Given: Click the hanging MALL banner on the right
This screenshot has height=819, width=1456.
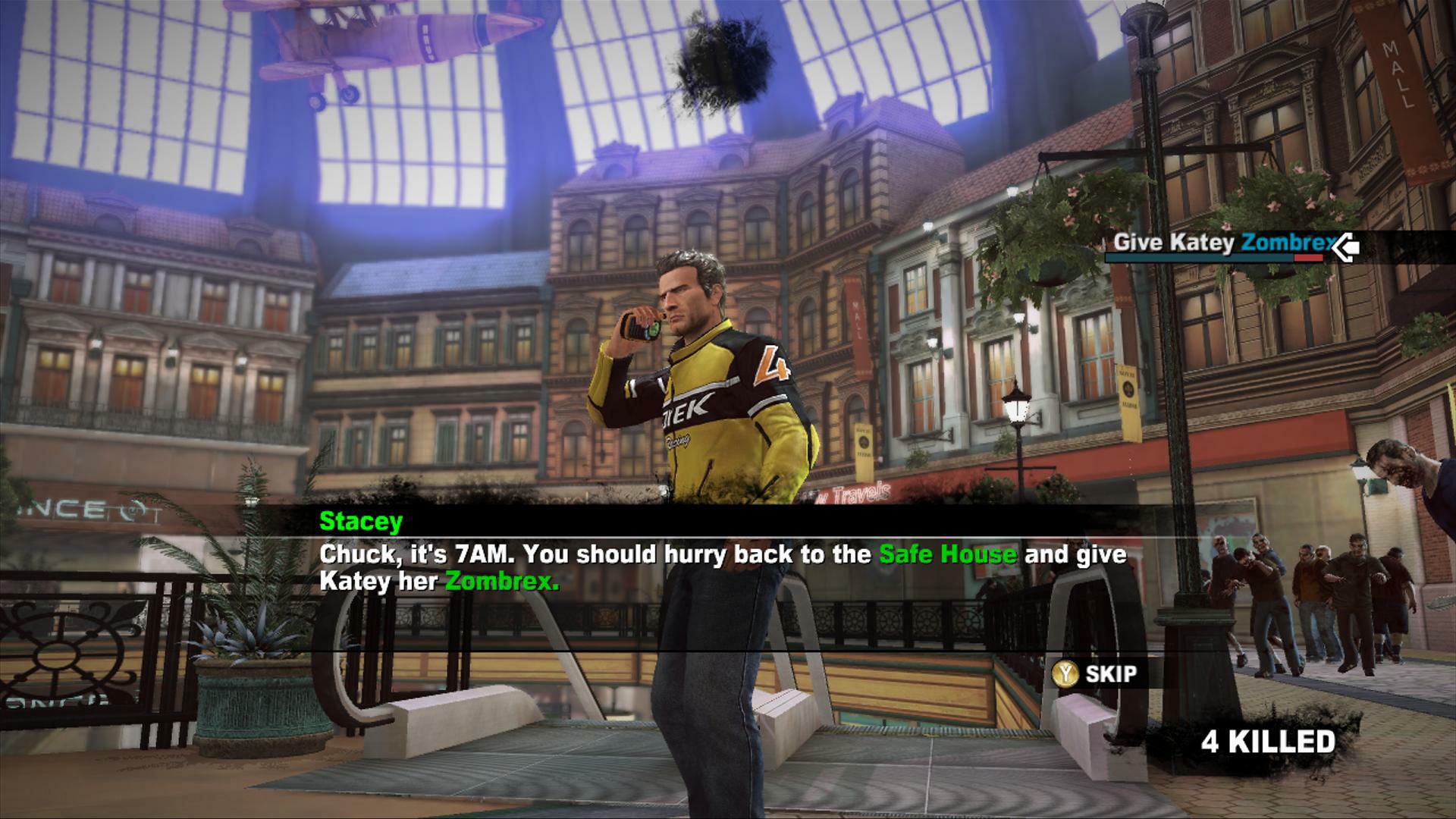Looking at the screenshot, I should point(1400,76).
